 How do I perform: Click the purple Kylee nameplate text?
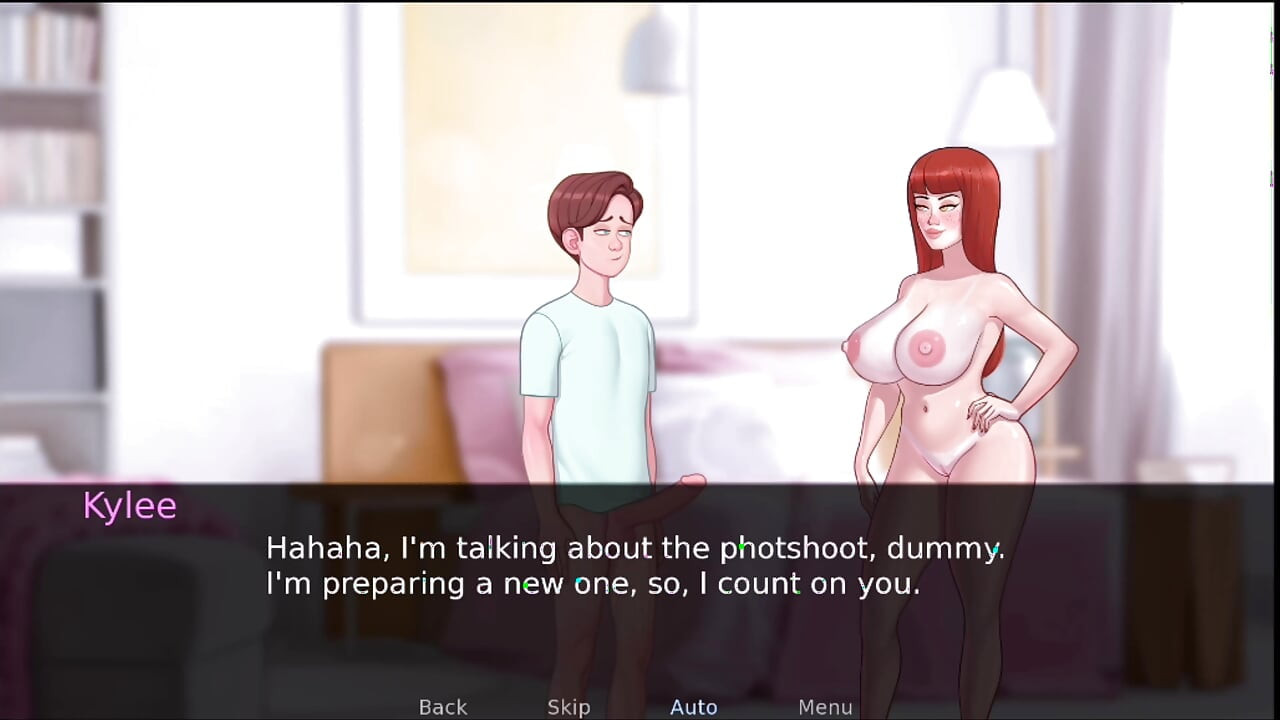[130, 505]
